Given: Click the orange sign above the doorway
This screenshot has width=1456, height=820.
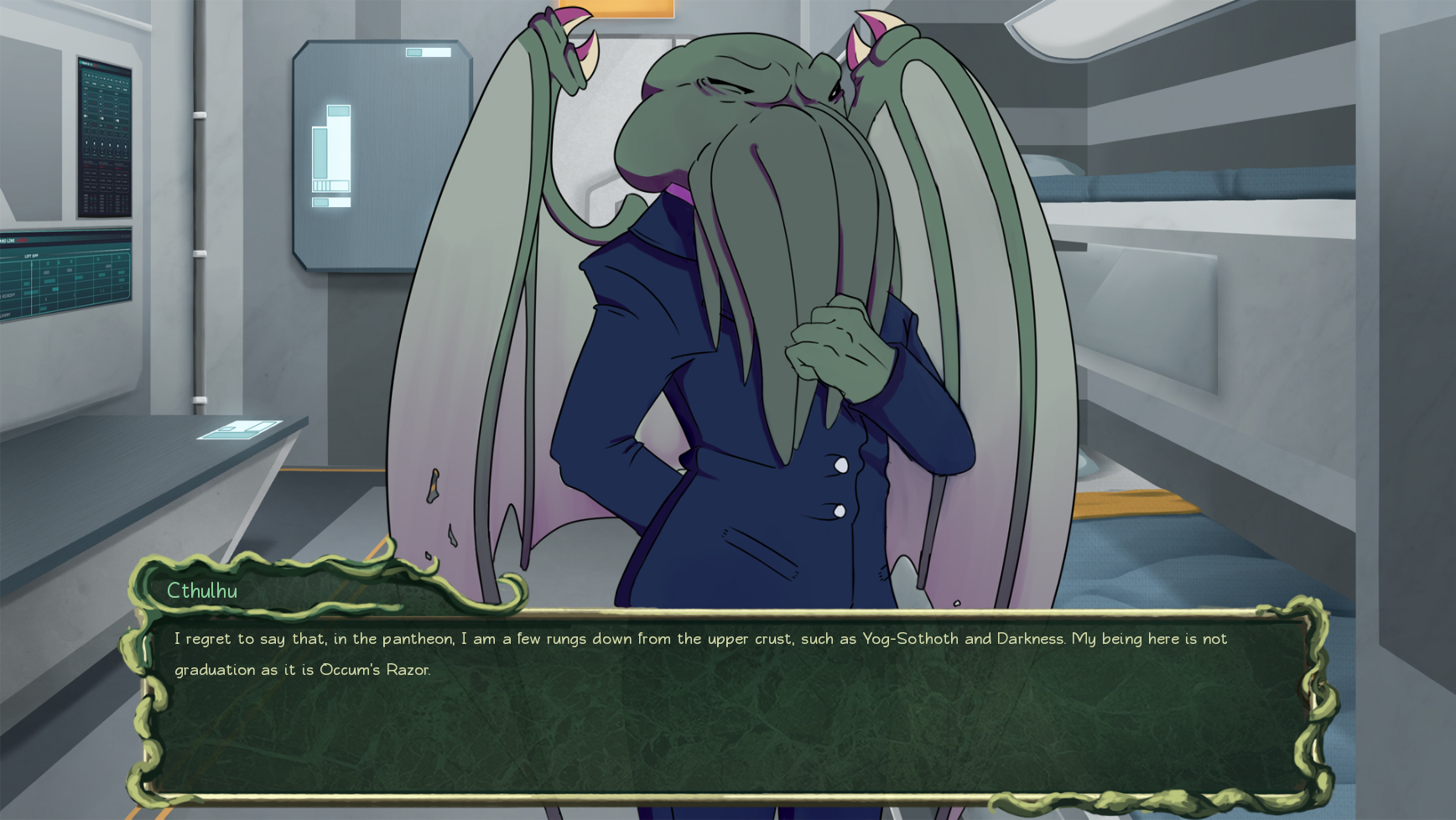Looking at the screenshot, I should point(631,8).
